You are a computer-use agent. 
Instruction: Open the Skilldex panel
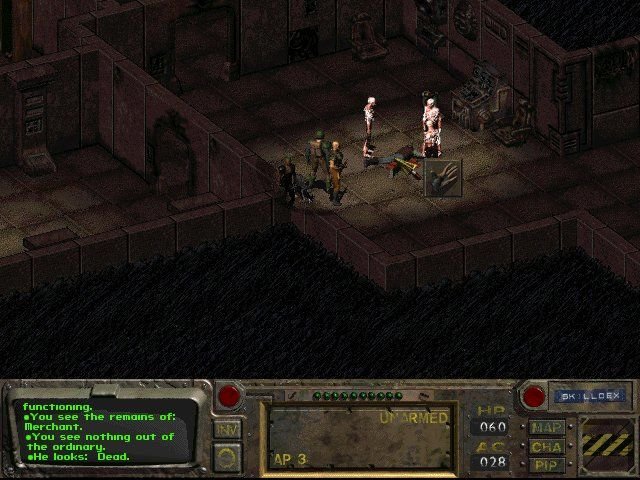coord(589,396)
